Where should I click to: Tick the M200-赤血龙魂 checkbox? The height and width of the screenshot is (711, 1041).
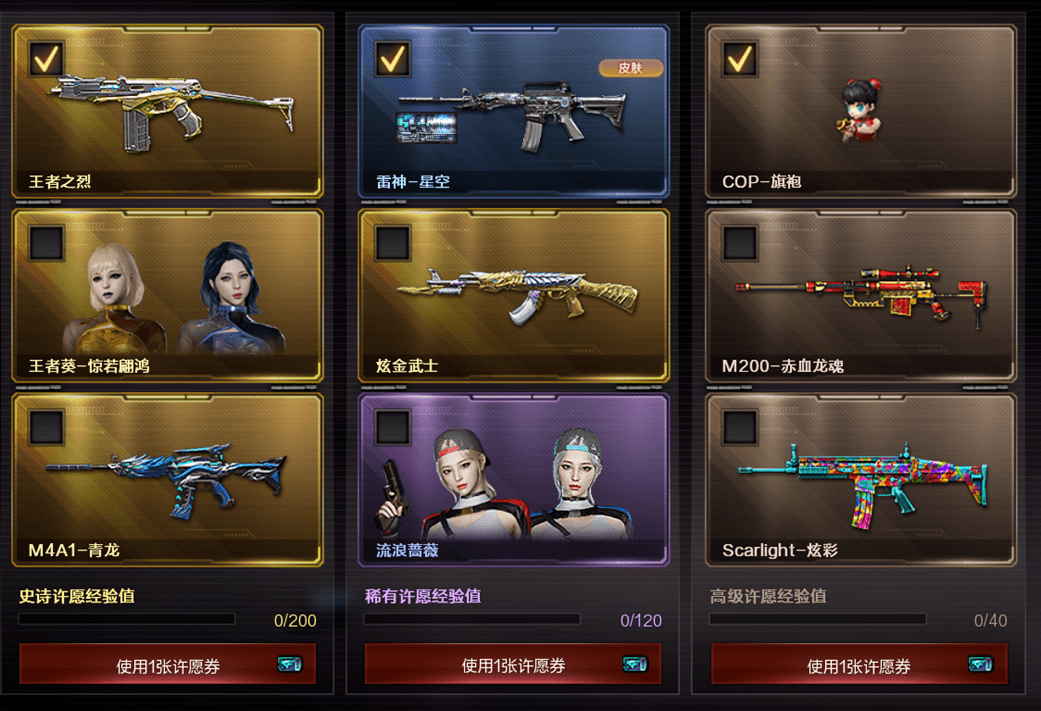coord(739,242)
